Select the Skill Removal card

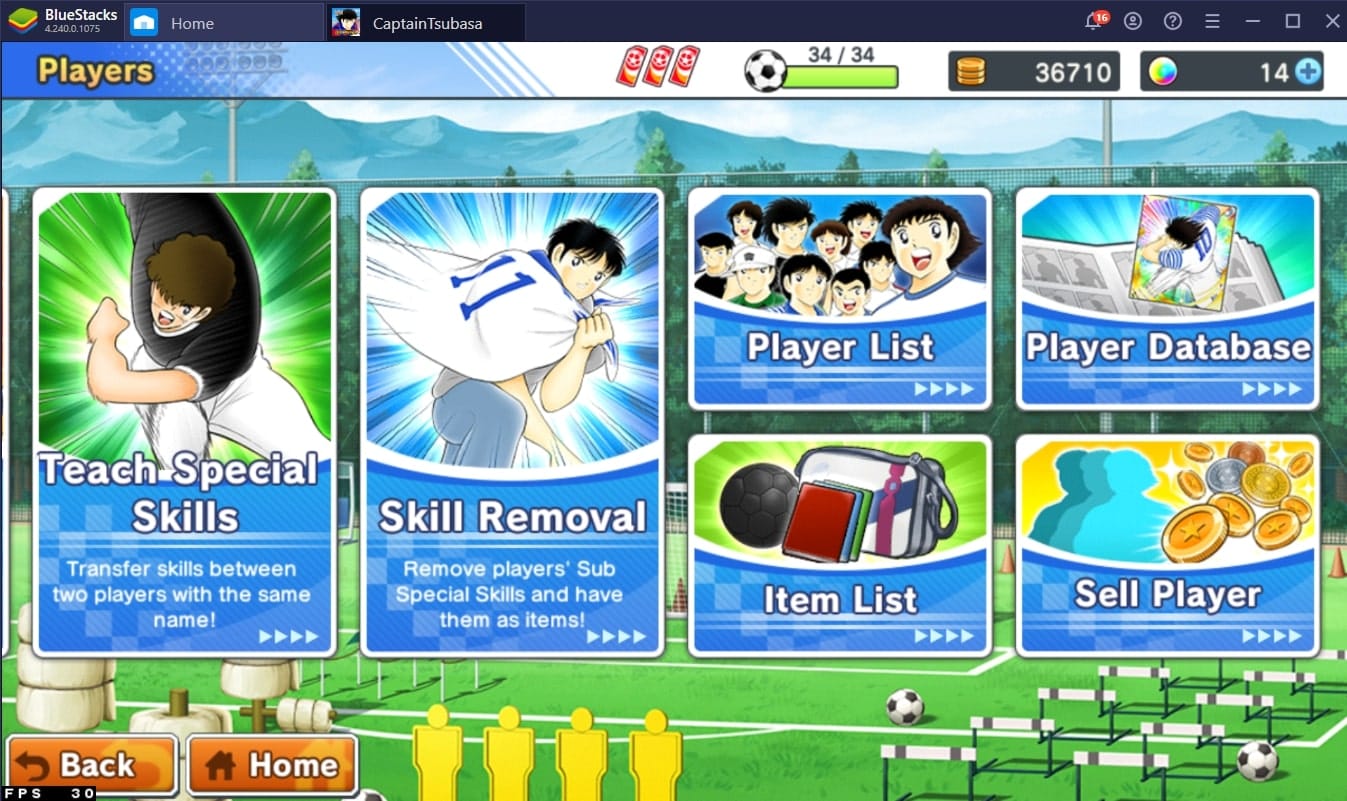pos(511,422)
